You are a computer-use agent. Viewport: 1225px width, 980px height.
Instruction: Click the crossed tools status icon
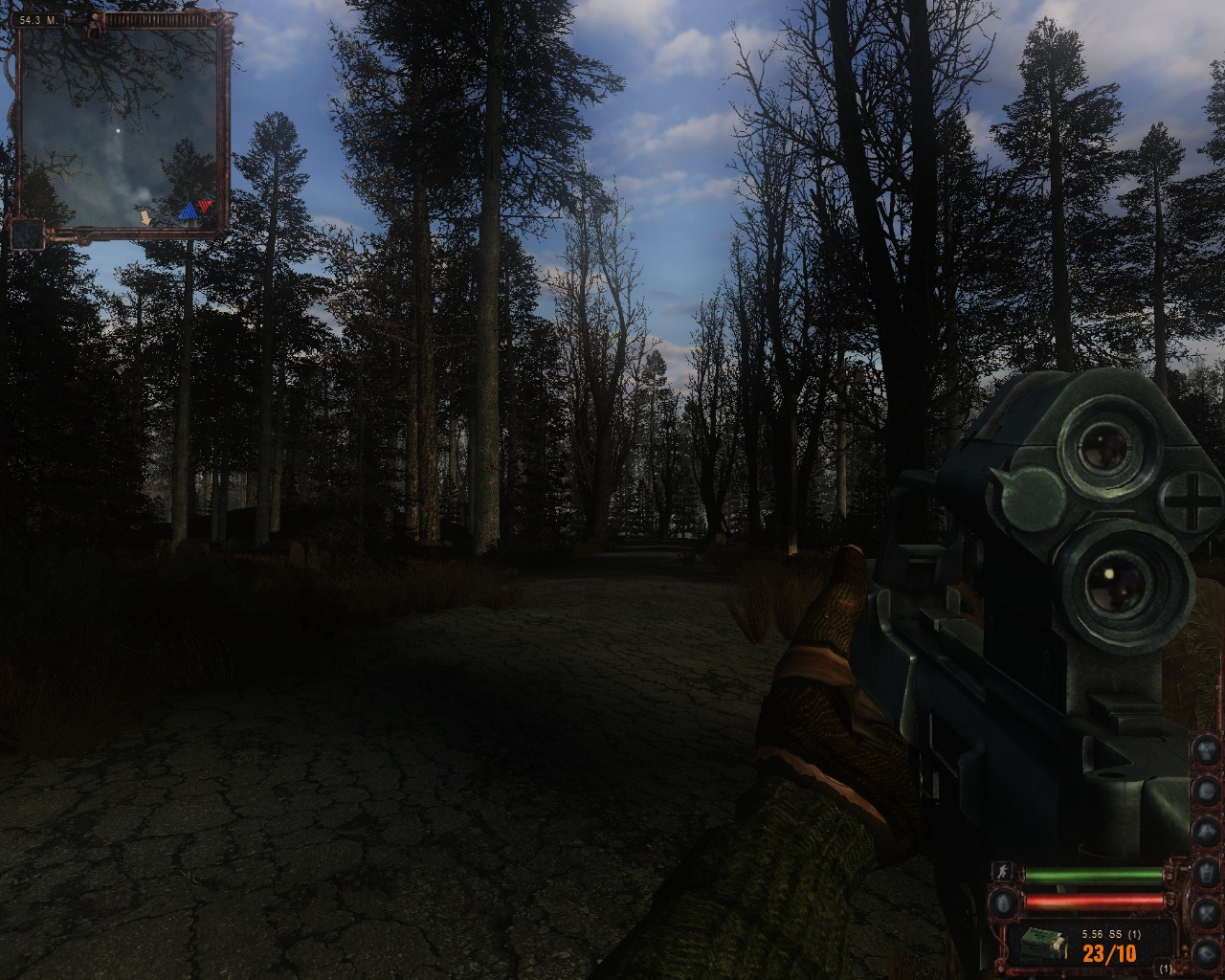(1208, 912)
